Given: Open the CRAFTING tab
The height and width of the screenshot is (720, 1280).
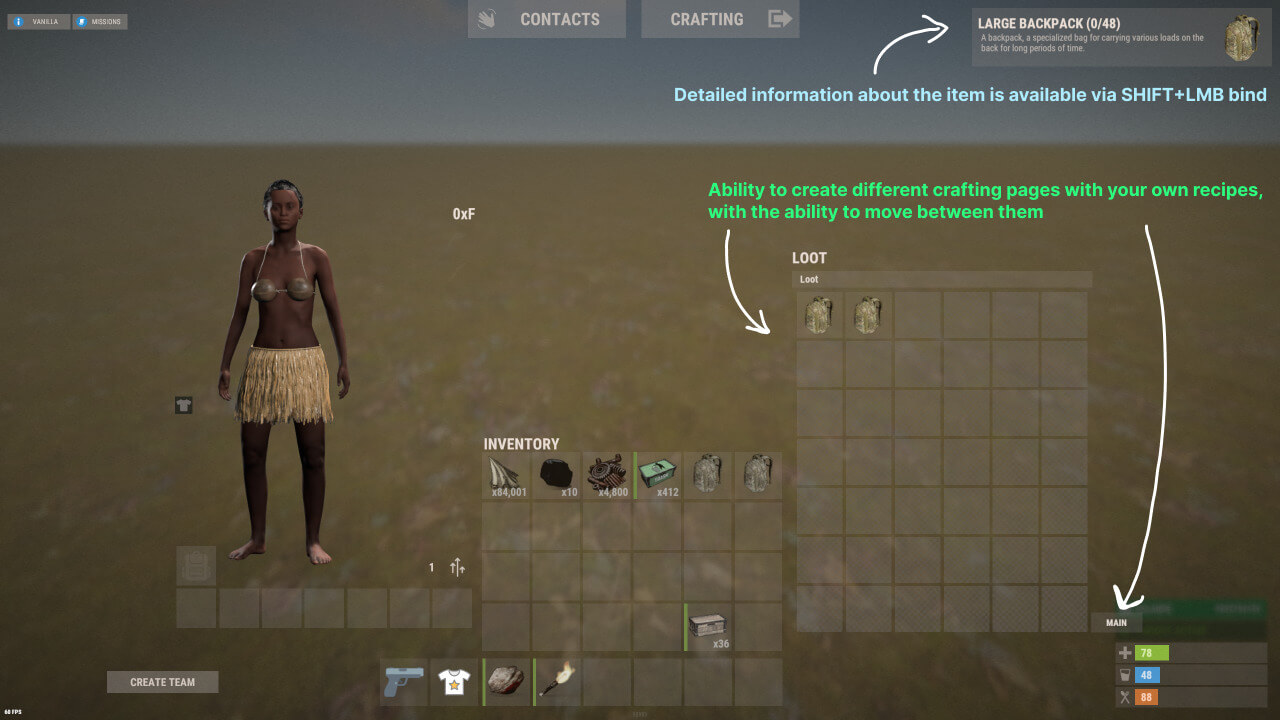Looking at the screenshot, I should click(x=707, y=19).
